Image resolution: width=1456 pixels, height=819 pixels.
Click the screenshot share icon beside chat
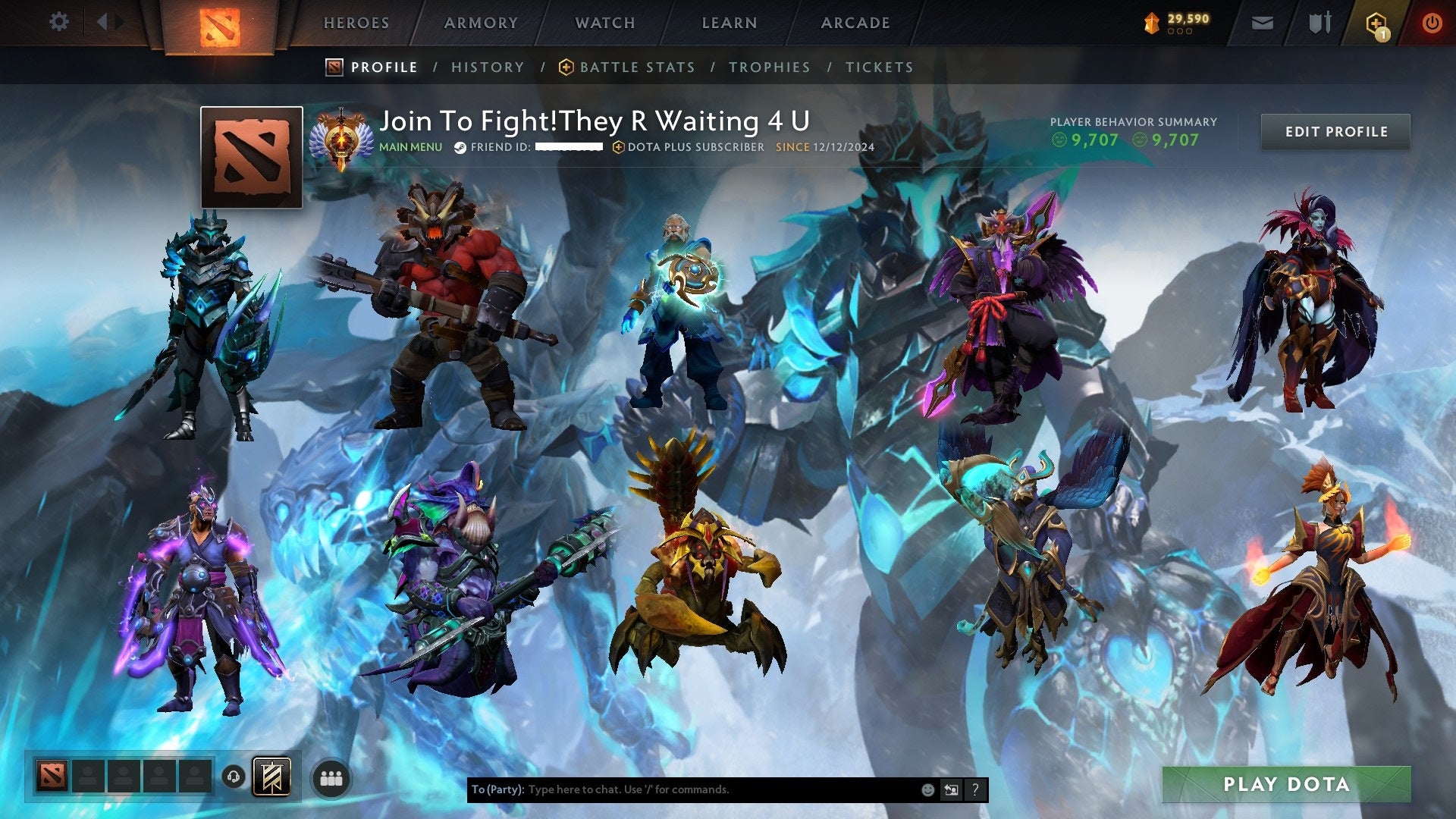coord(951,789)
